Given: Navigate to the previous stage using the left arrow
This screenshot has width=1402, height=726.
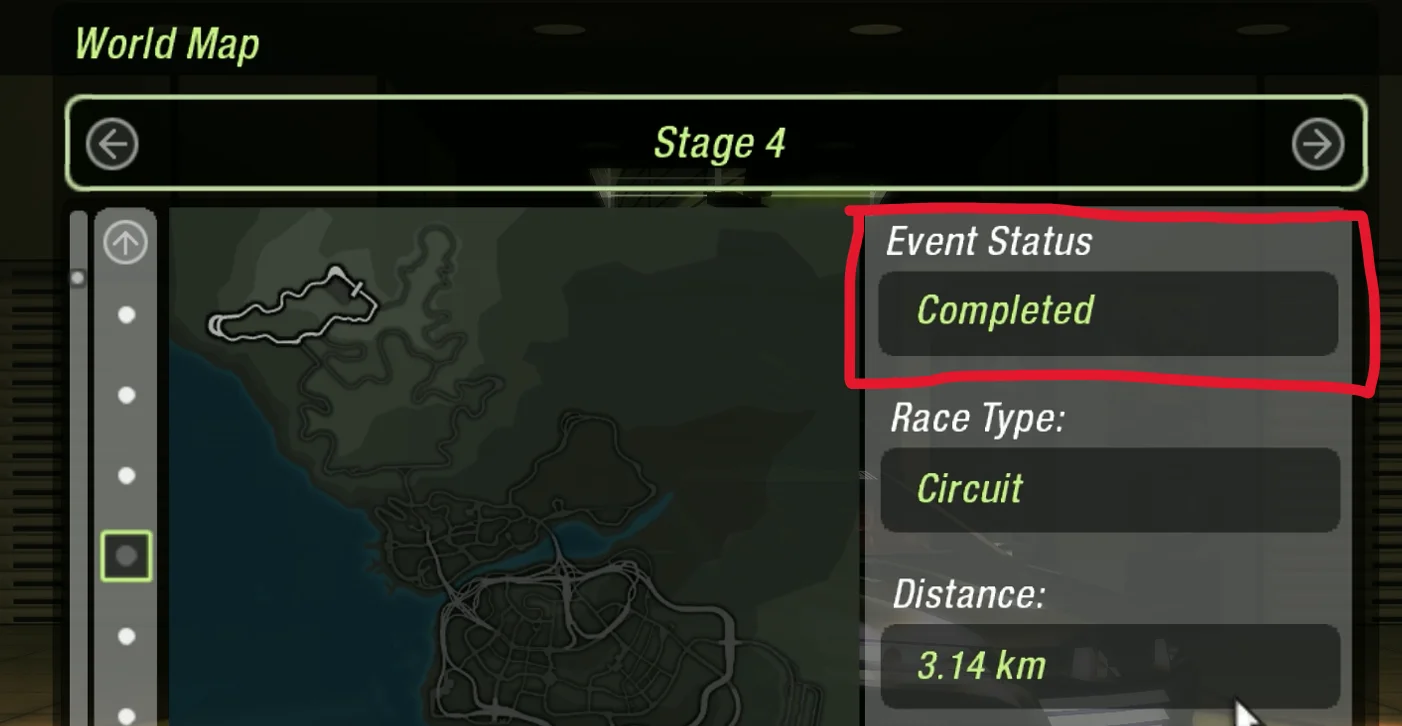Looking at the screenshot, I should coord(112,144).
